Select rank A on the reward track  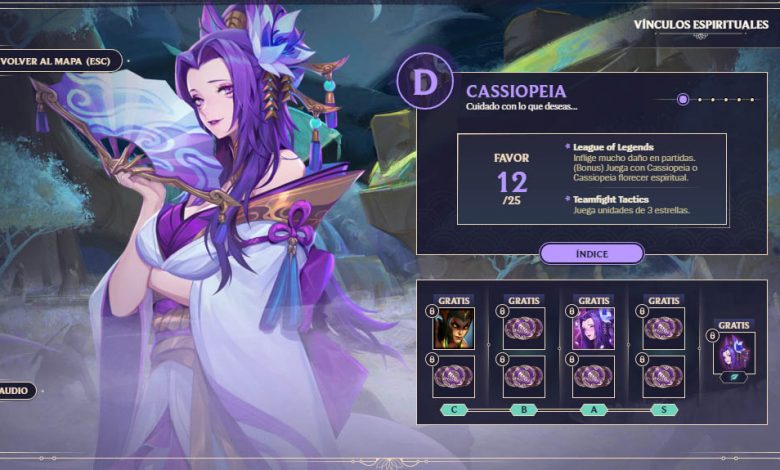(x=594, y=409)
